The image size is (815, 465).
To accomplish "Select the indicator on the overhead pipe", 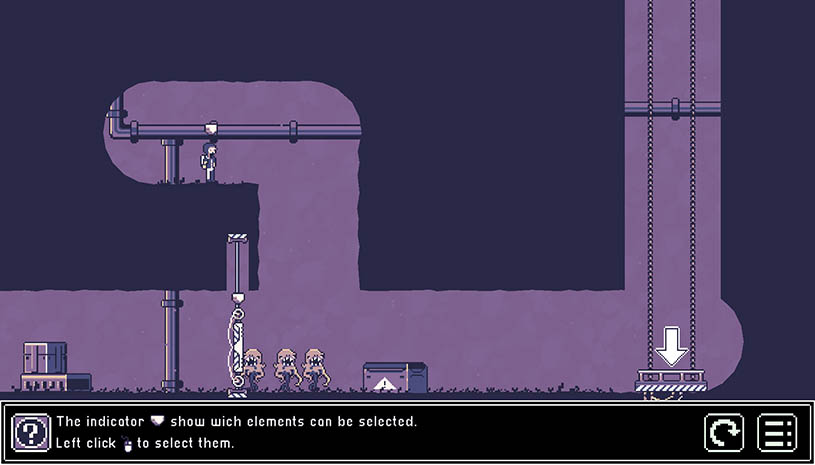I will pos(211,128).
